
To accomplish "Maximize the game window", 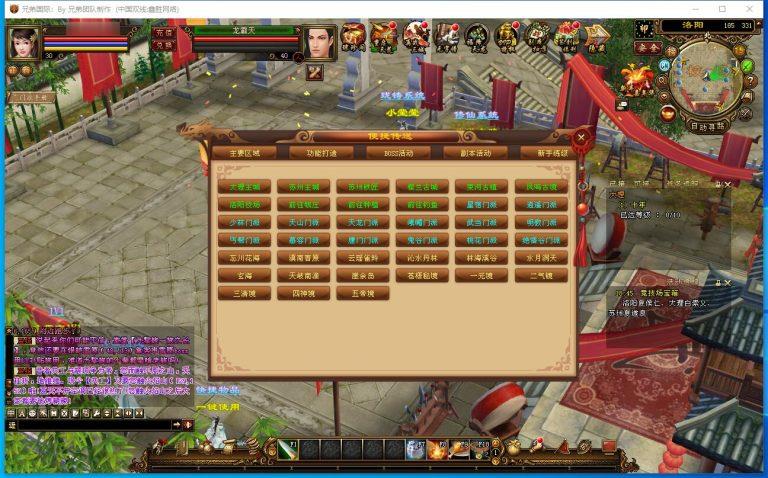I will tap(722, 9).
